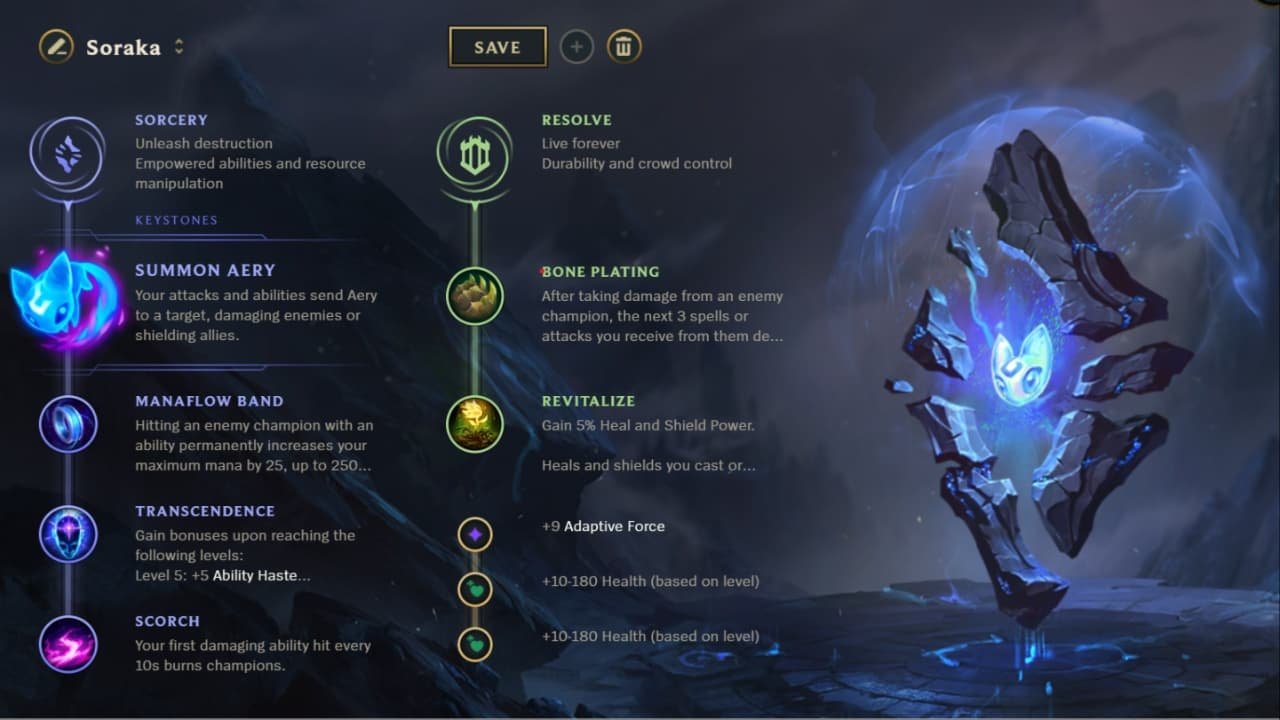The width and height of the screenshot is (1280, 720).
Task: Create a new rune page with plus button
Action: point(576,46)
